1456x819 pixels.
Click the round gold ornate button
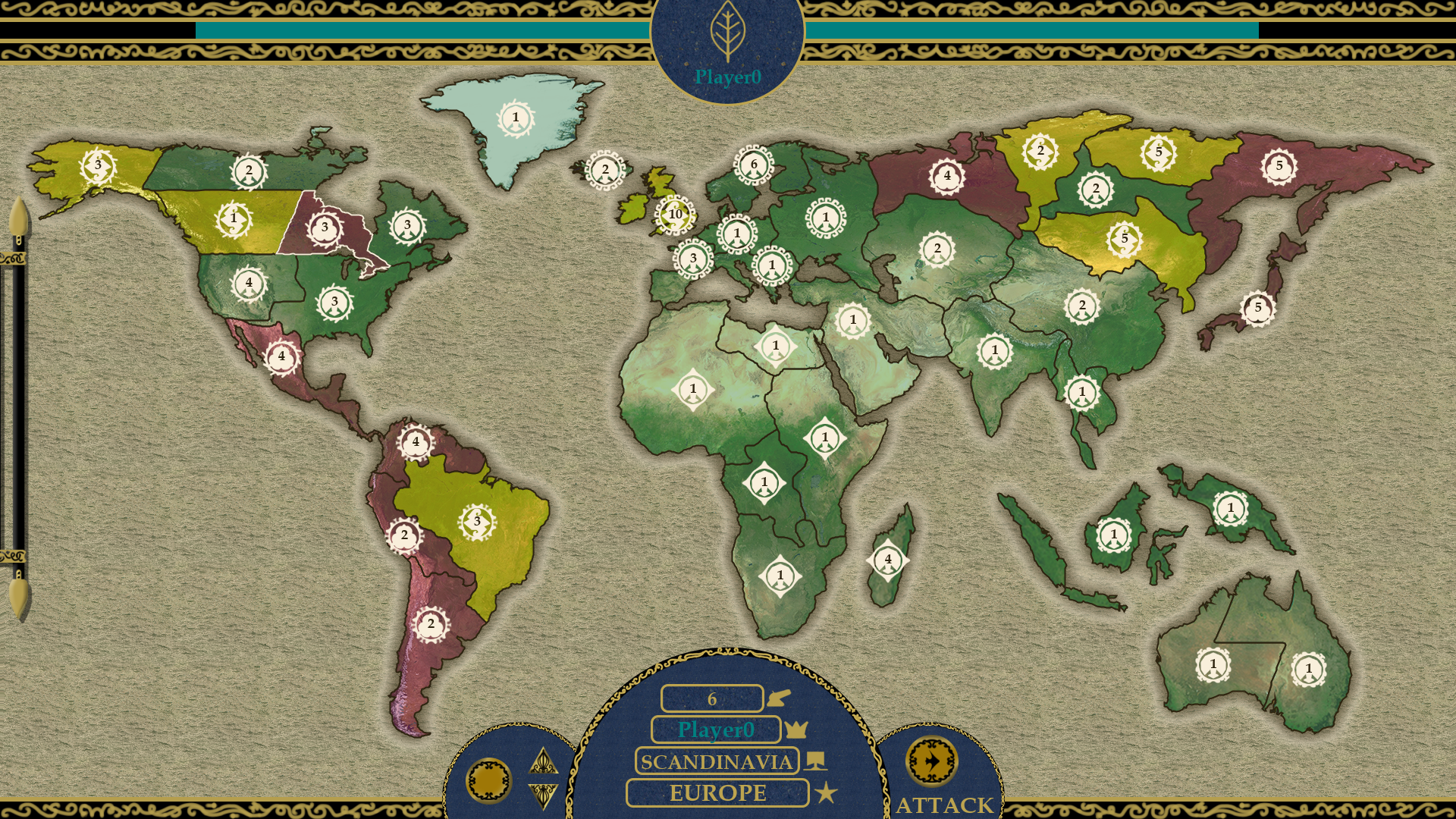pos(488,780)
